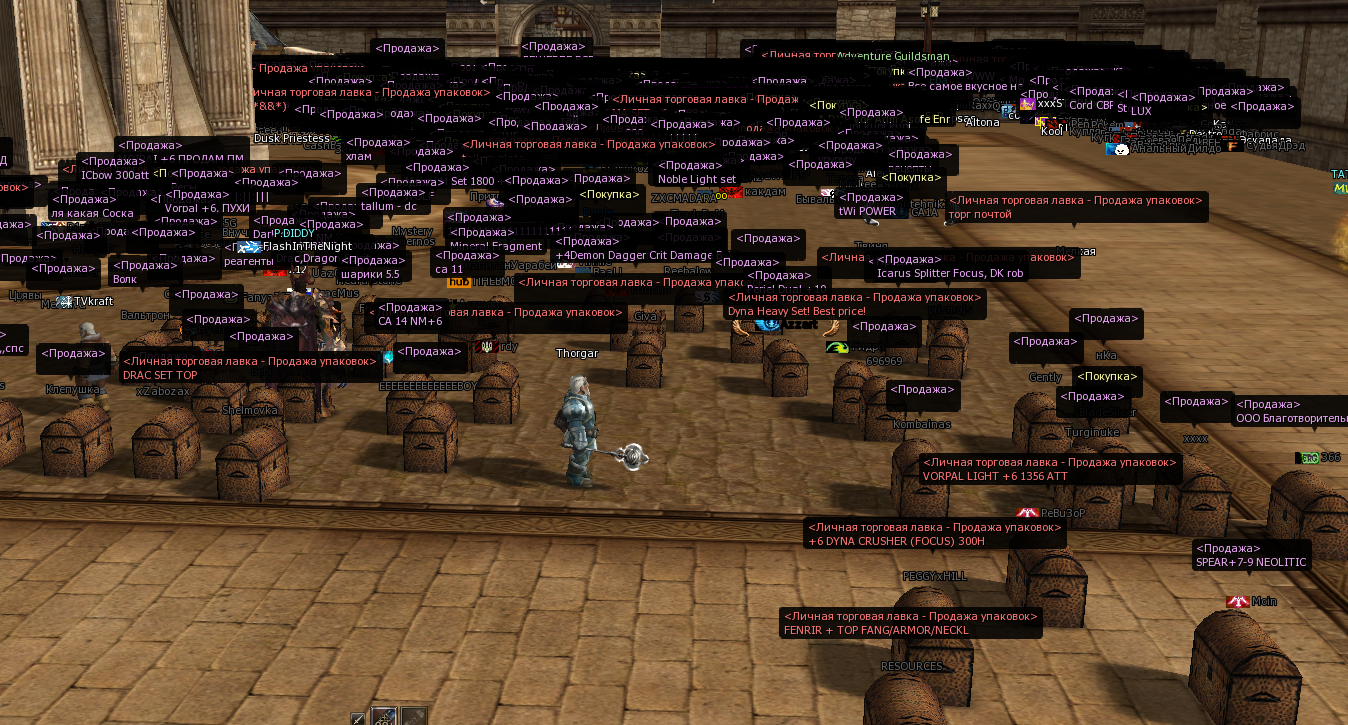Click the Noble Light set sale sign
The height and width of the screenshot is (725, 1348).
click(x=696, y=179)
